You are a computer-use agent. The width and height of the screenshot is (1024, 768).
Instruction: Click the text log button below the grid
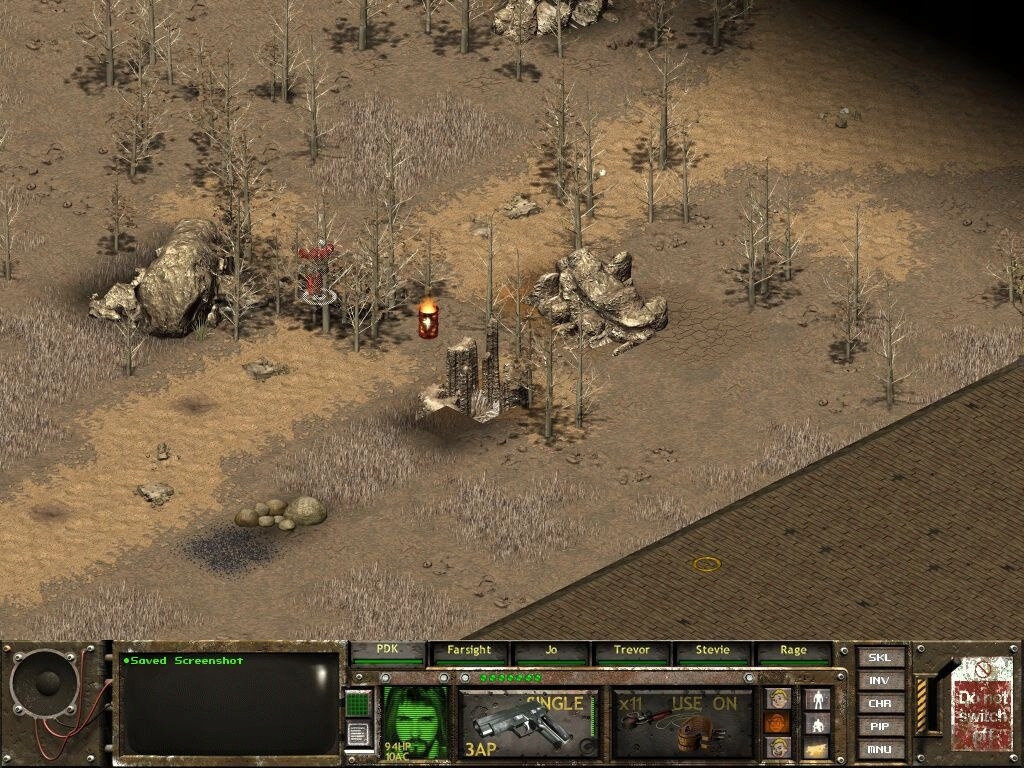(x=359, y=734)
